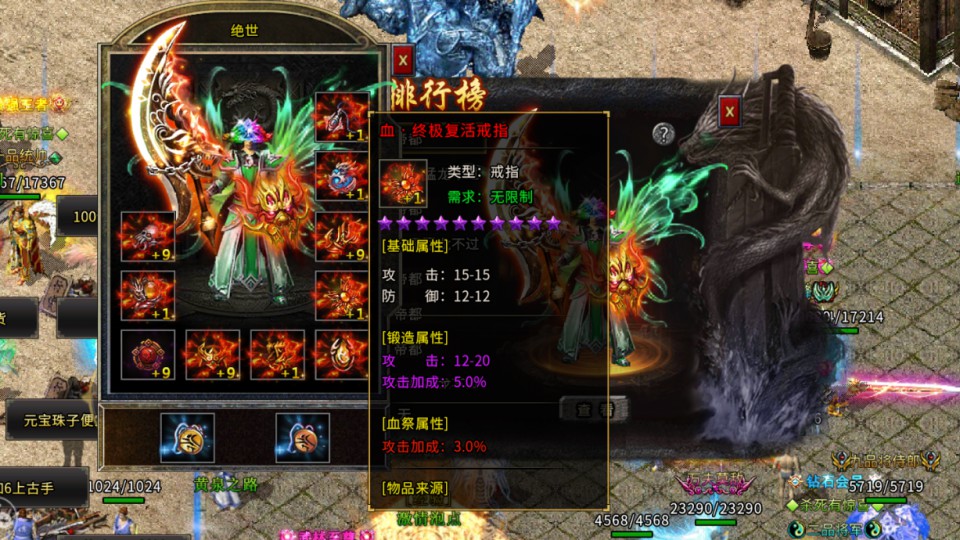Select the blue dragon equipment slot
Image resolution: width=960 pixels, height=540 pixels.
341,177
